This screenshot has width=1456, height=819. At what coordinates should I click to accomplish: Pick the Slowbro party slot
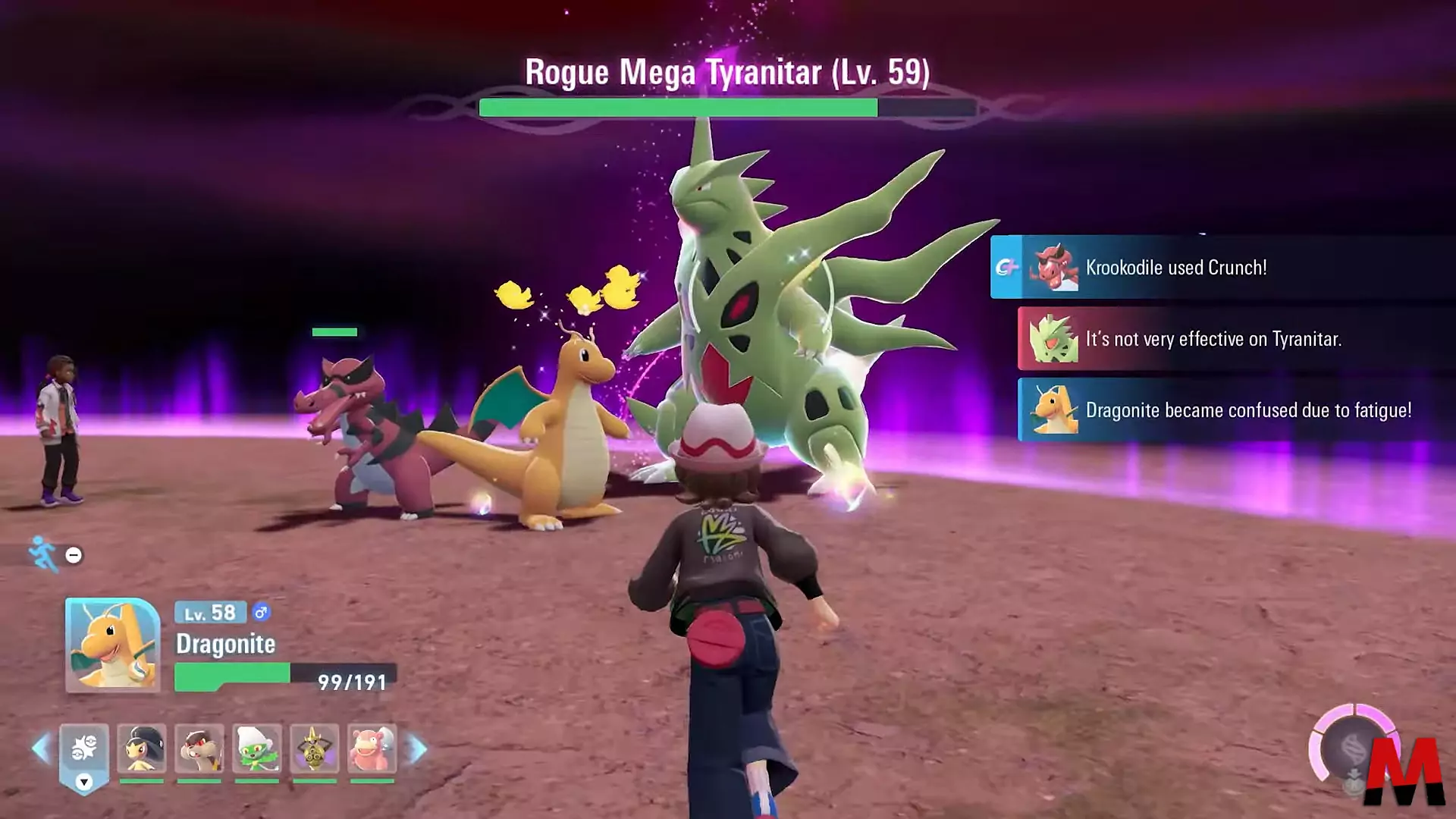372,749
